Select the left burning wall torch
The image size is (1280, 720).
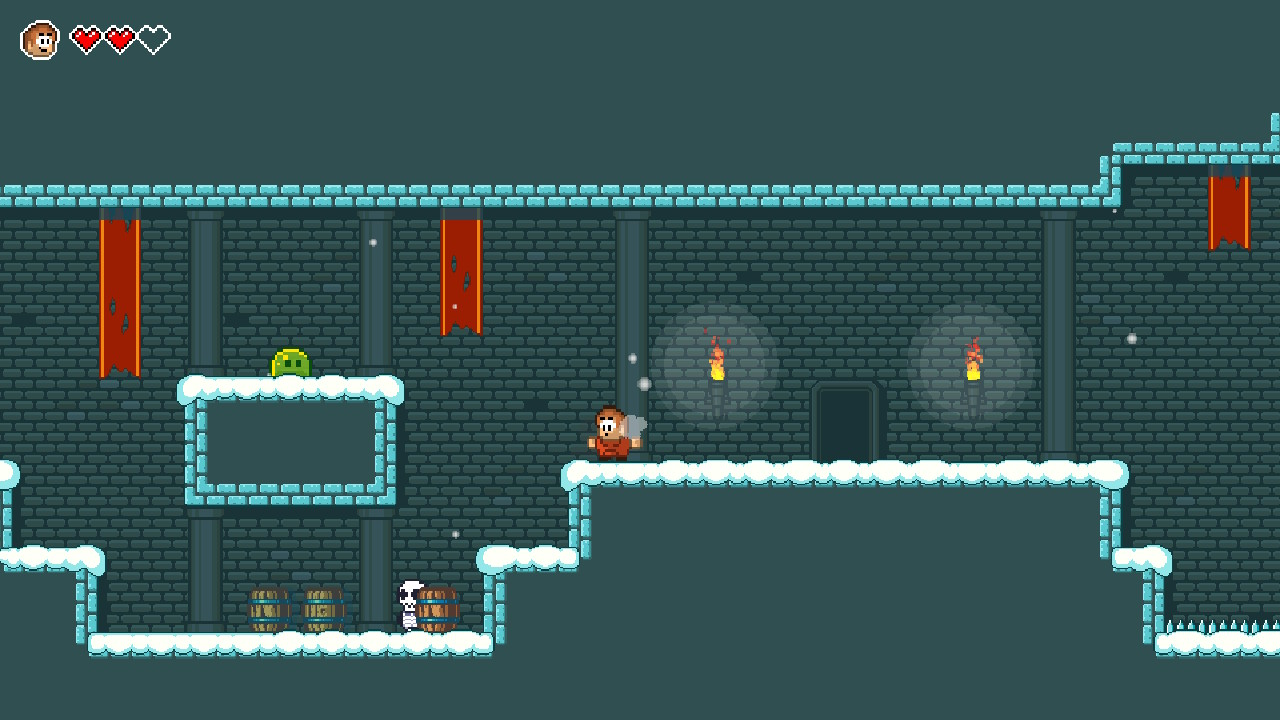pyautogui.click(x=716, y=370)
